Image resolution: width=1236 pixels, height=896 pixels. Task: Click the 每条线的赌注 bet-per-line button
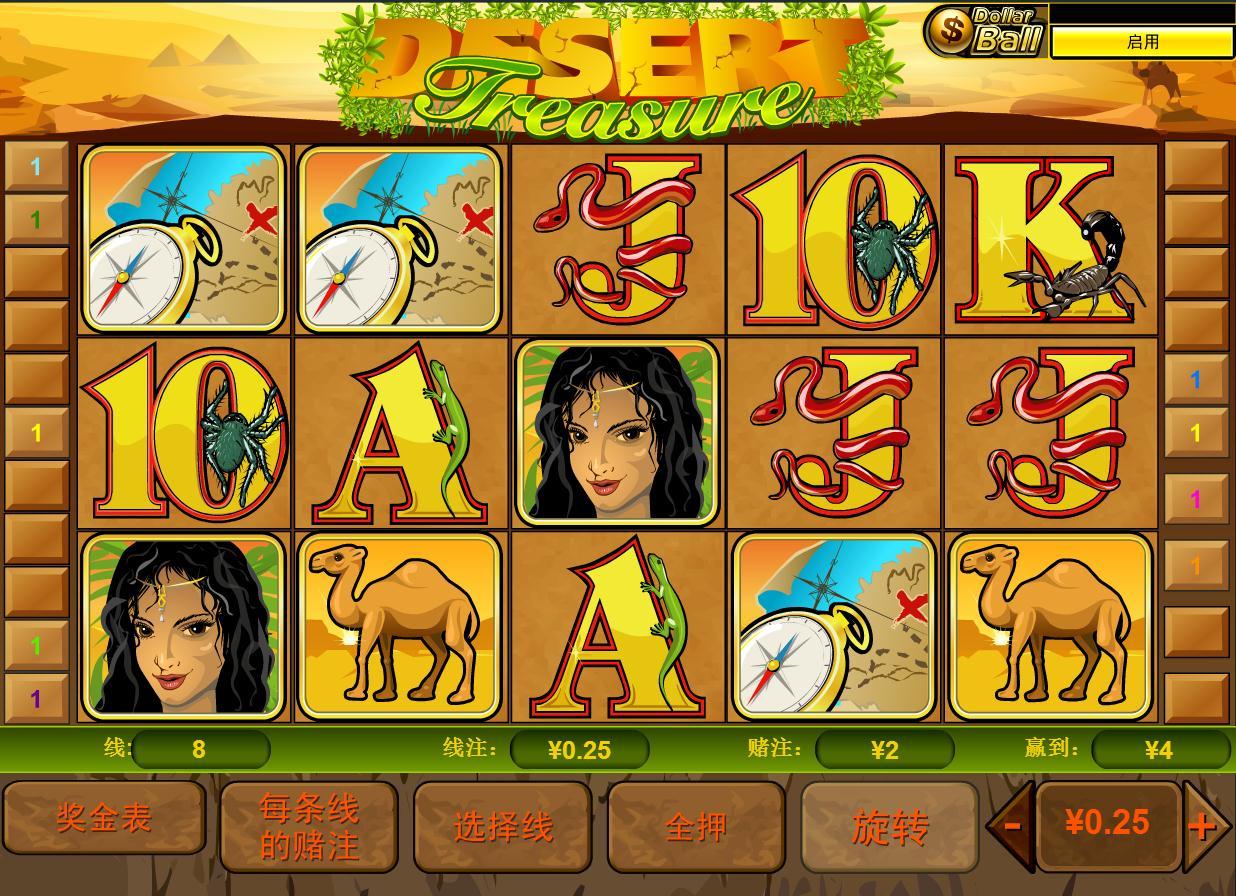tap(309, 827)
